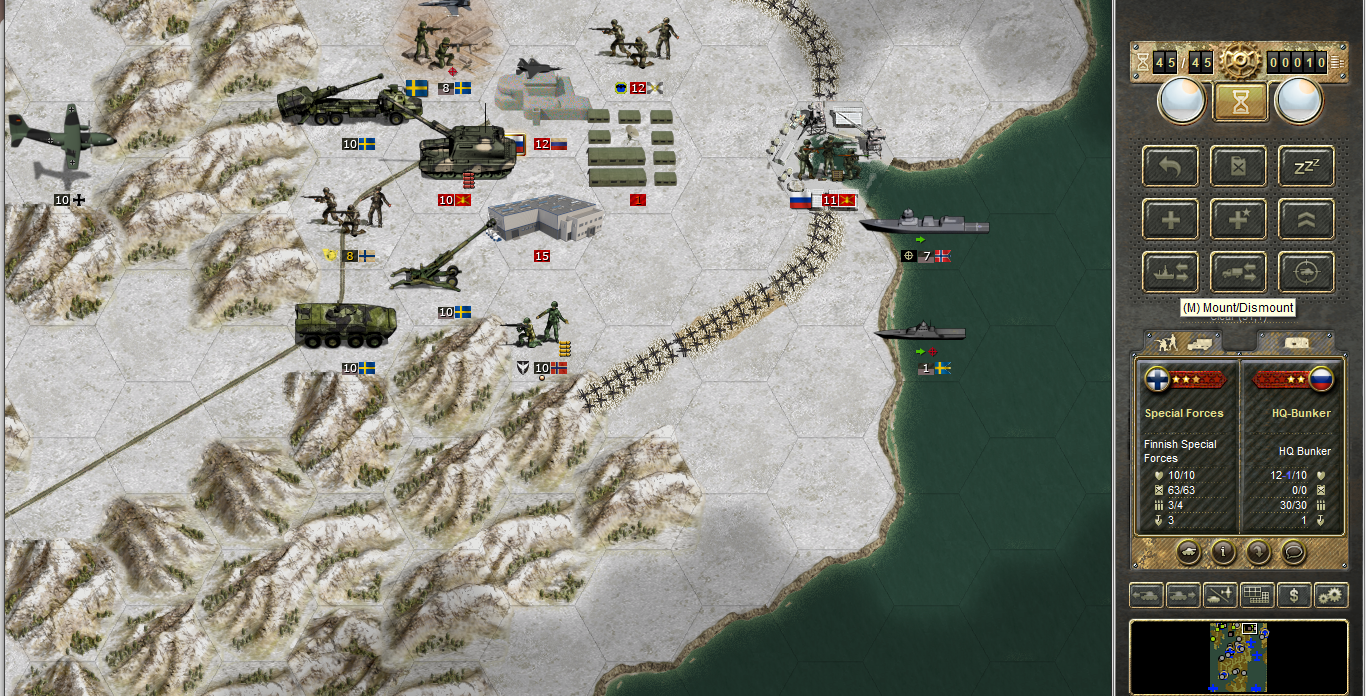Select the plus-with-star elite replacements button
This screenshot has height=696, width=1366.
tap(1239, 219)
